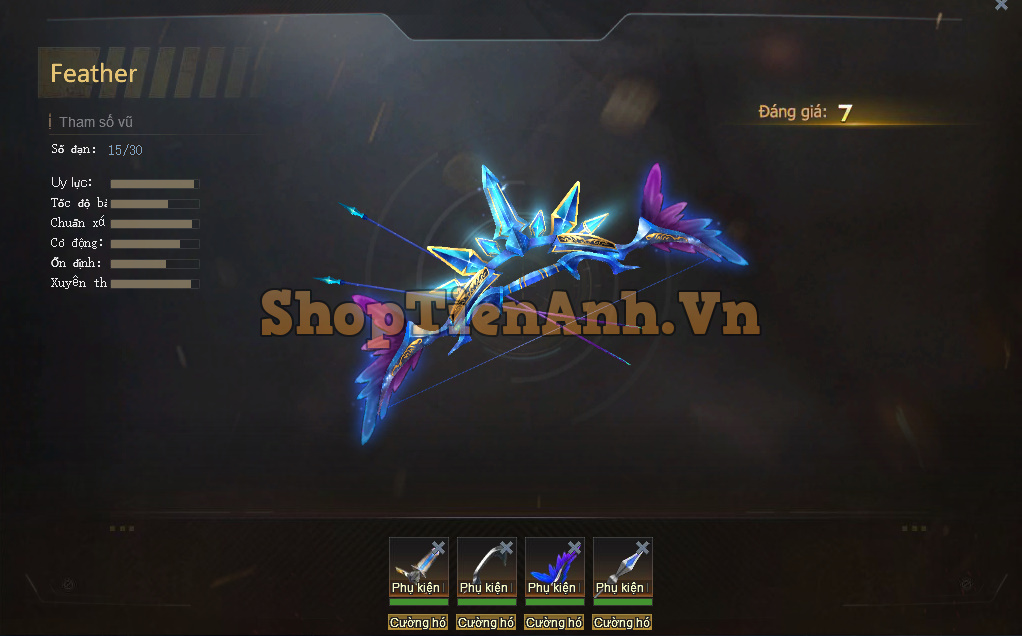This screenshot has width=1022, height=636.
Task: Remove the blue feather accessory
Action: click(x=574, y=548)
